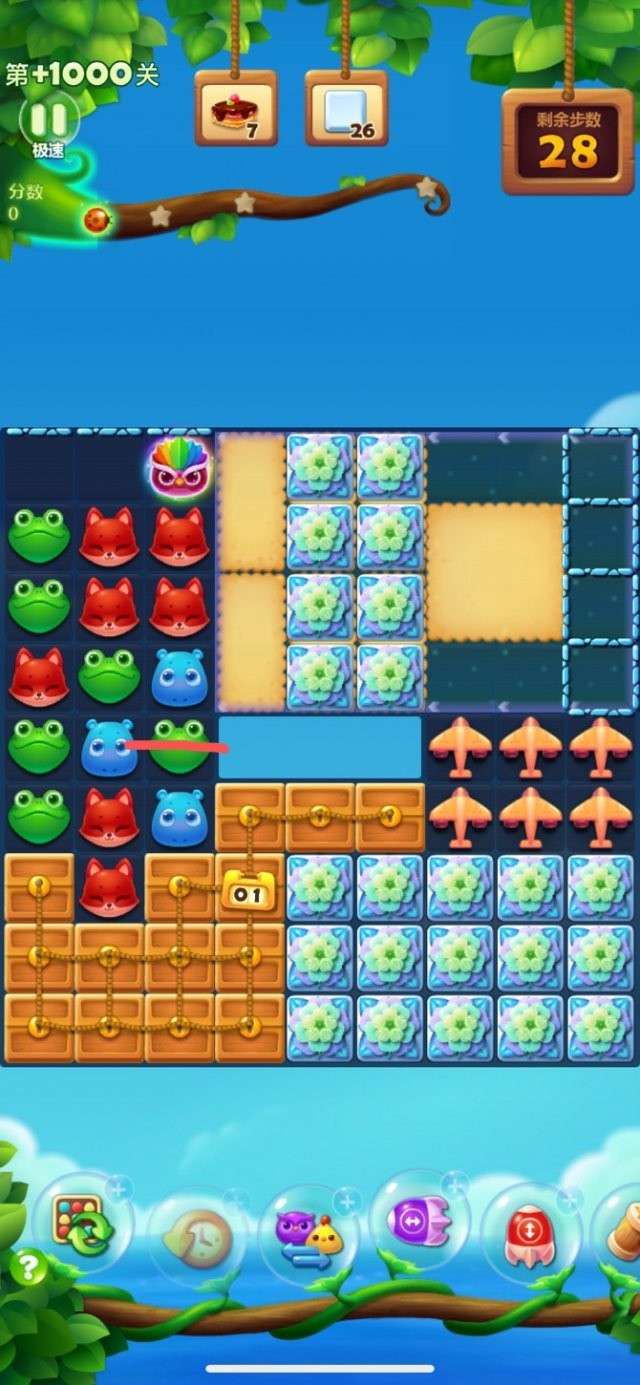This screenshot has width=640, height=1385.
Task: View the cake objective counter
Action: (x=236, y=110)
